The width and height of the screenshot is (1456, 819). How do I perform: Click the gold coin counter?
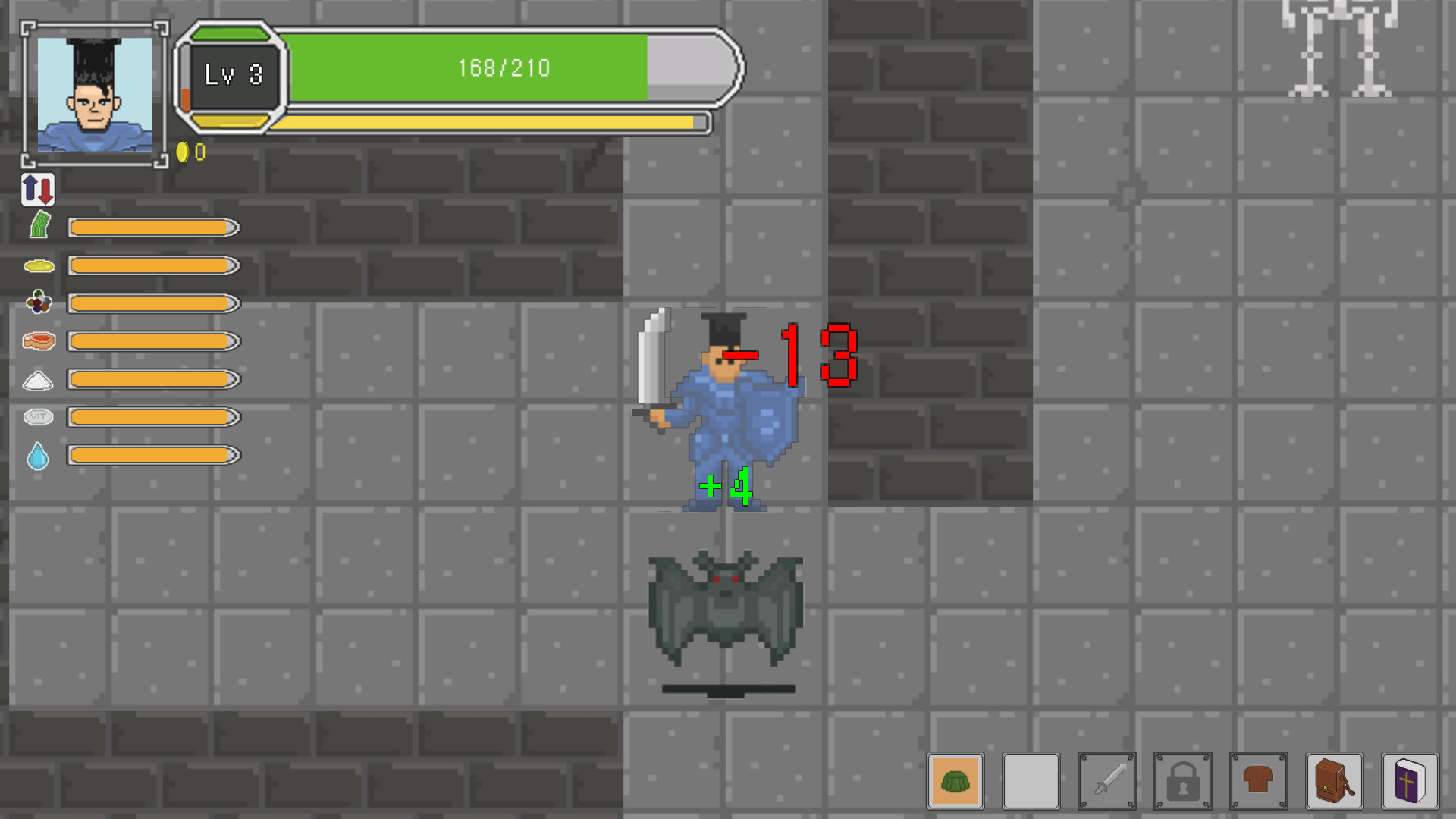tap(188, 150)
